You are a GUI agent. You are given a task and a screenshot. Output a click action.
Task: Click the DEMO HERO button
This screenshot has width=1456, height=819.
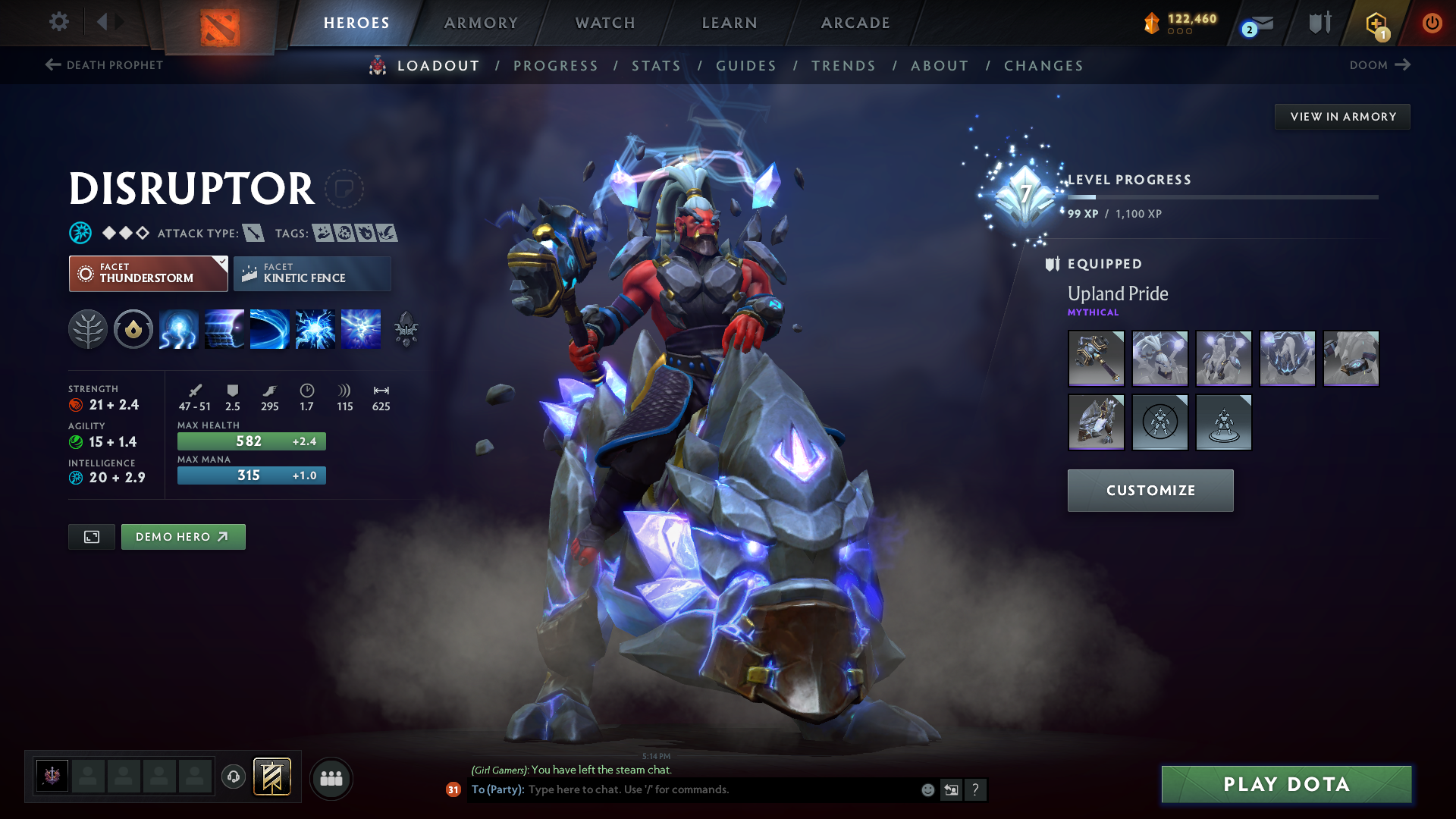pyautogui.click(x=183, y=536)
